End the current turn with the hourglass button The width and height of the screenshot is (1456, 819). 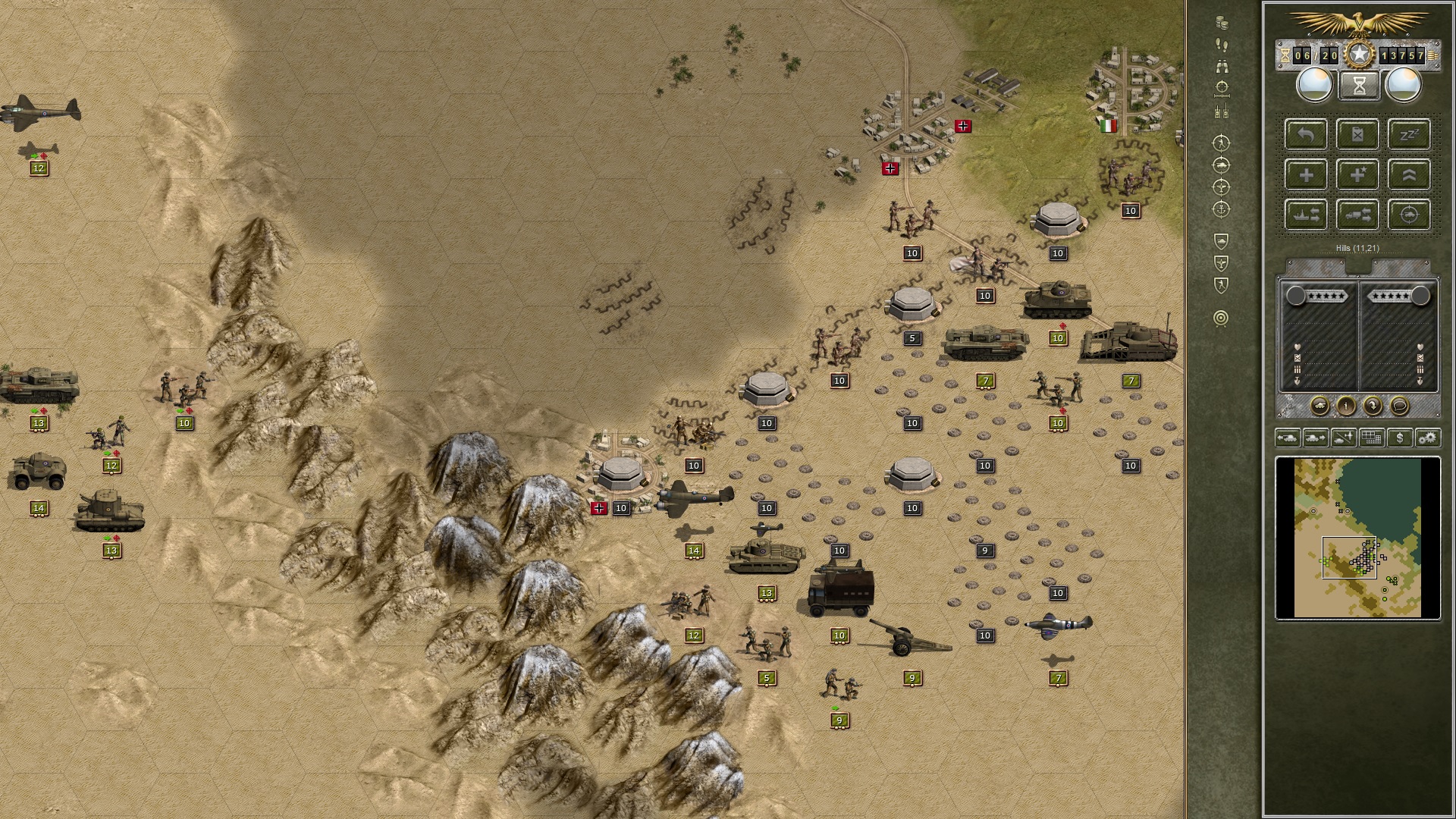click(1359, 85)
